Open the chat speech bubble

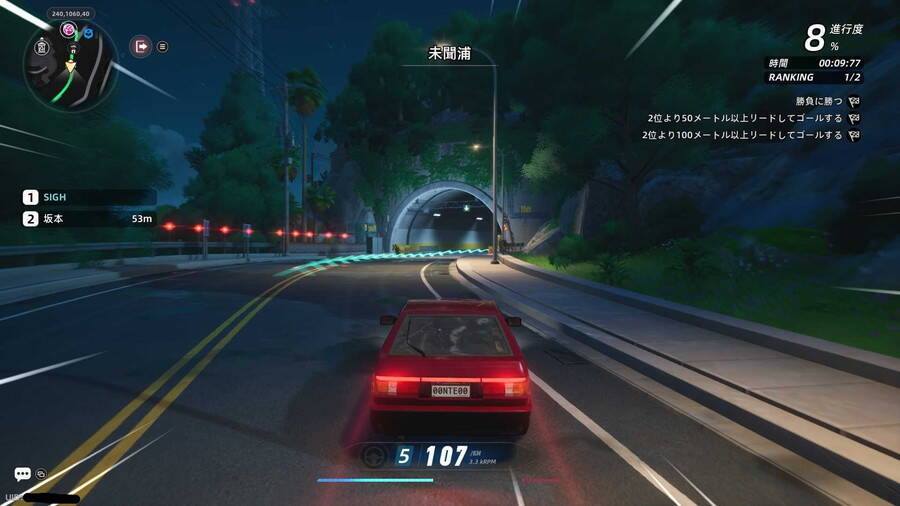[x=22, y=474]
